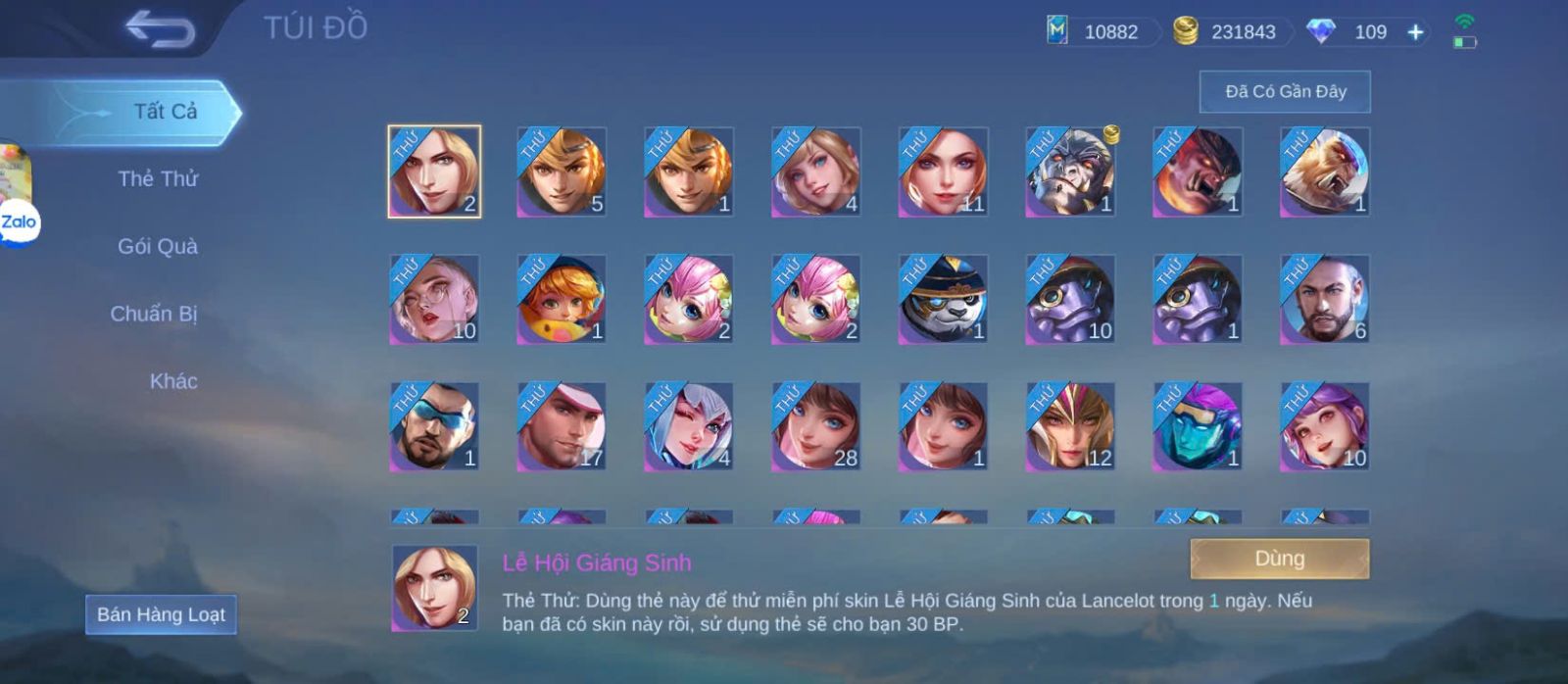The image size is (1568, 684).
Task: Choose the trial card with quantity 28
Action: click(815, 427)
